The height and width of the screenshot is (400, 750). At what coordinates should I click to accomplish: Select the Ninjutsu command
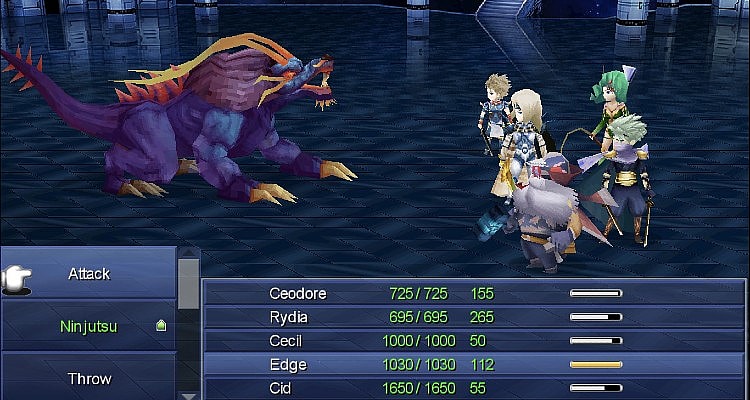(x=89, y=326)
